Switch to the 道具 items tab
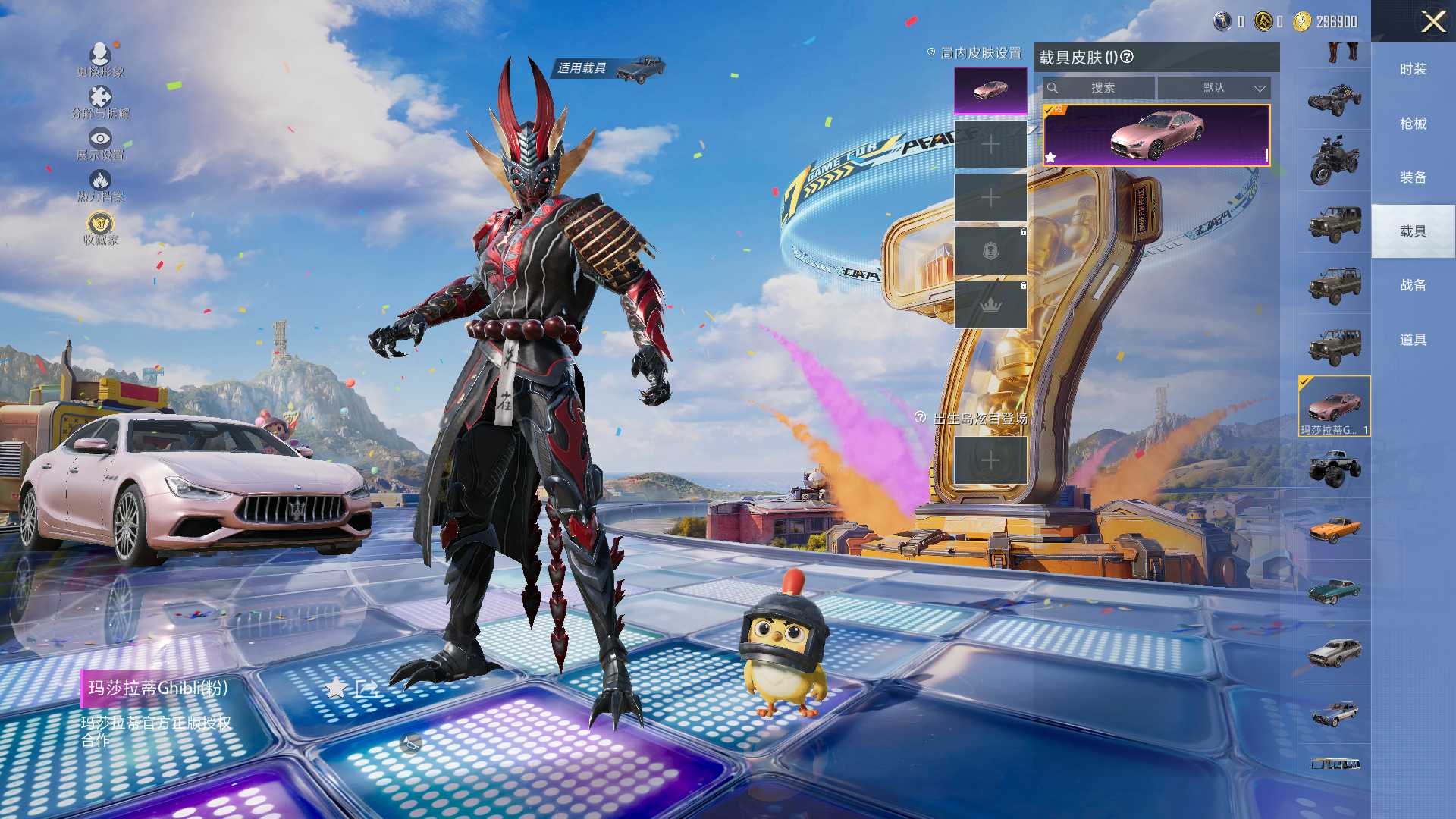 point(1413,340)
